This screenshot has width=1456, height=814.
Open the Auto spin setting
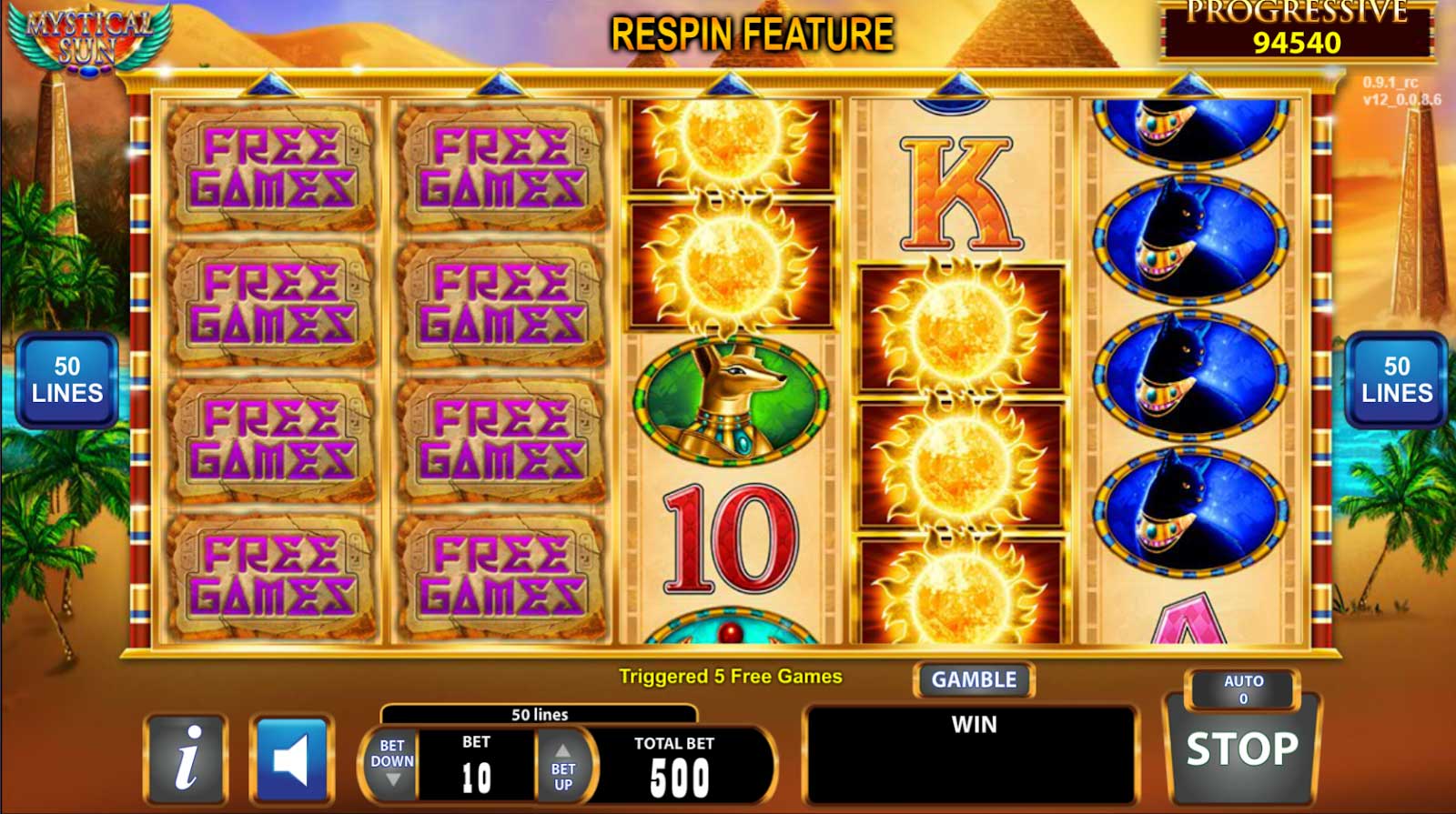(1242, 689)
